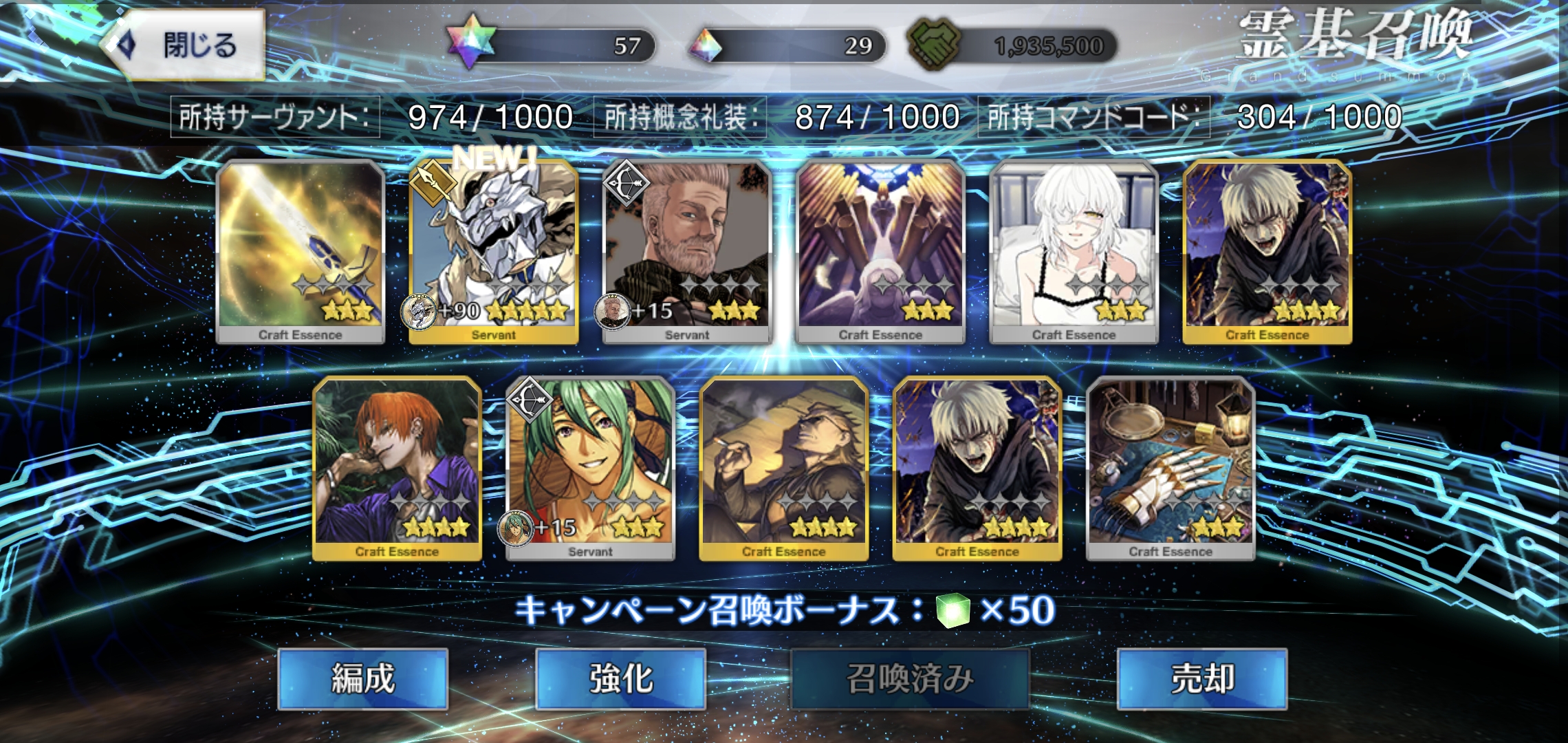View the green-haired Archer Servant card
This screenshot has height=743, width=1568.
[x=590, y=468]
